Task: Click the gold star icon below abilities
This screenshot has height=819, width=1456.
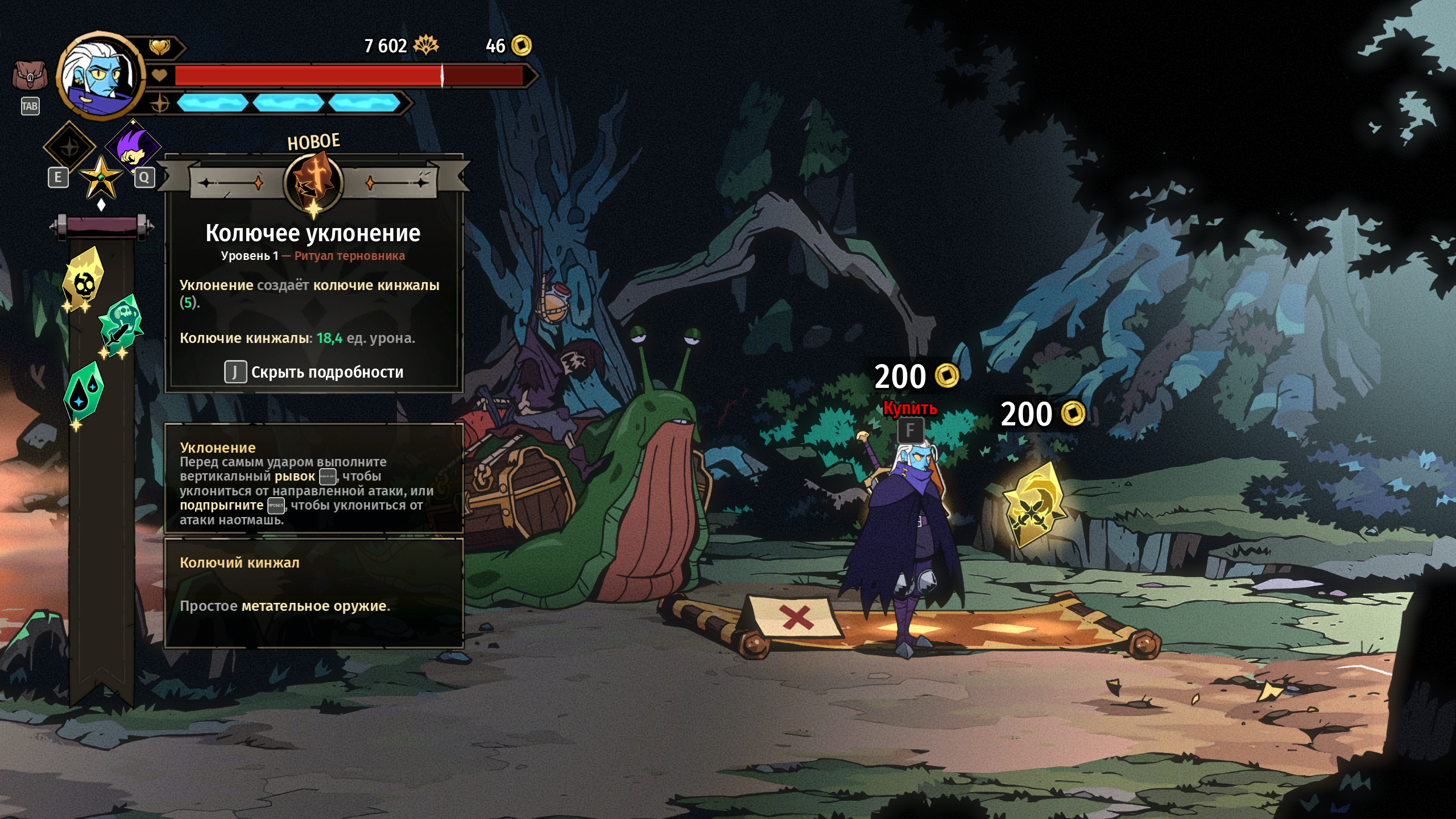Action: (101, 177)
